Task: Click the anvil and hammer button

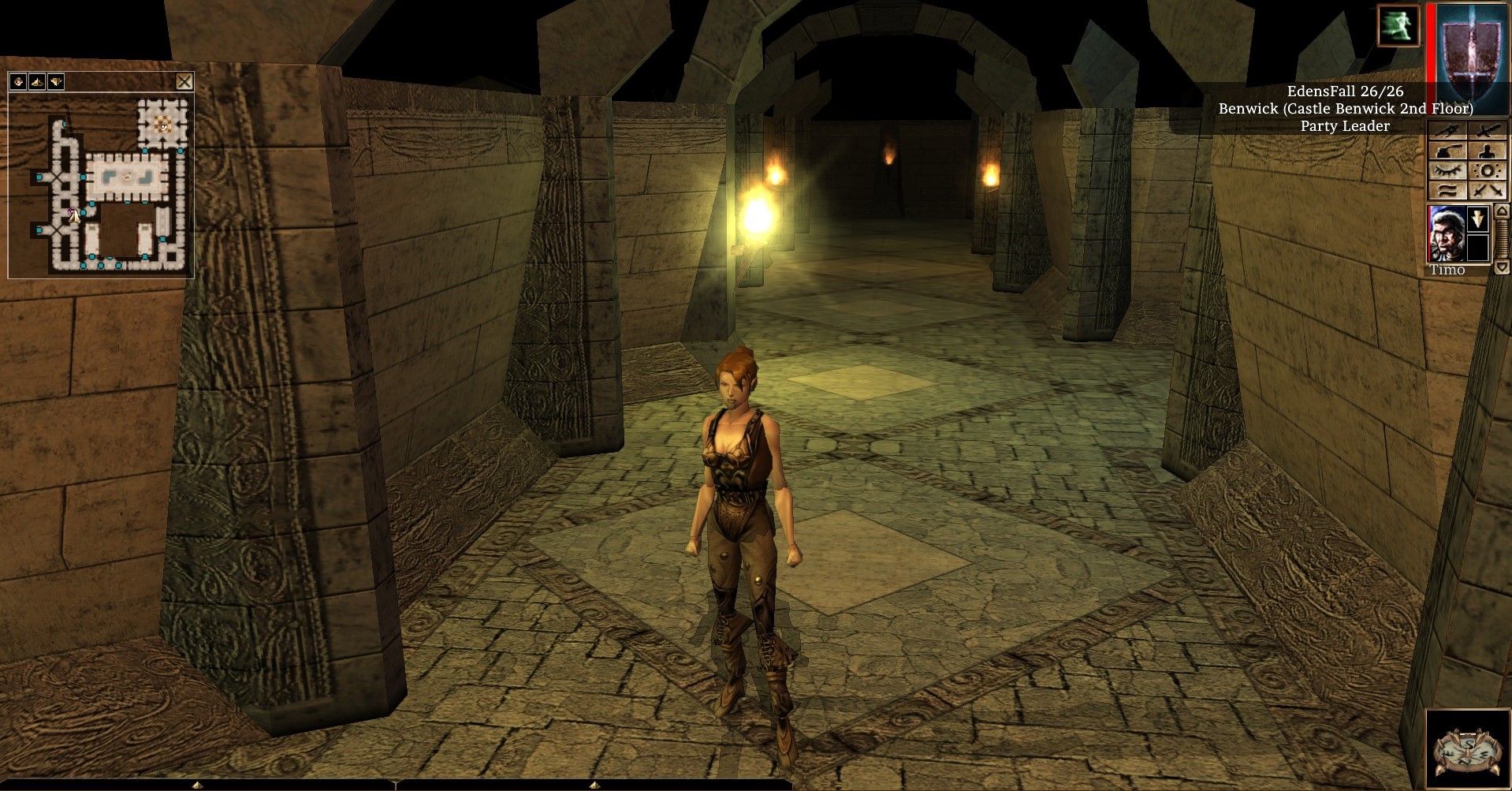Action: pos(1447,151)
